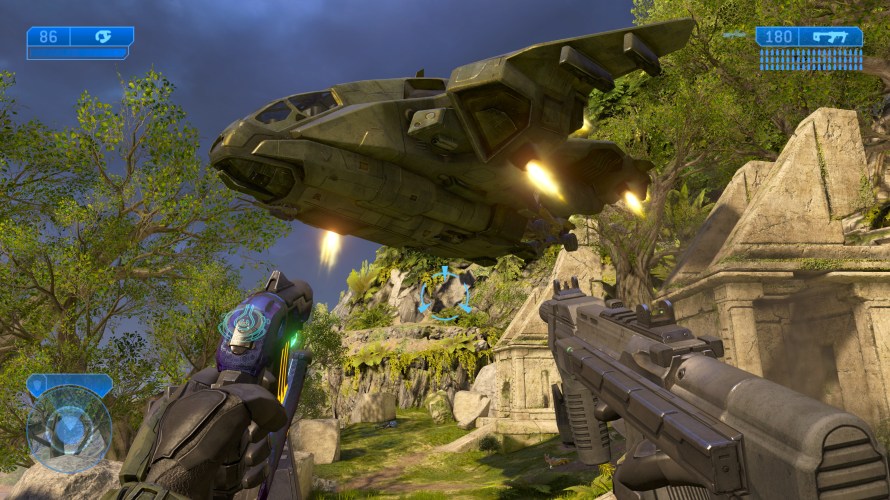Select the plasma rifle weapon icon
The image size is (890, 500).
point(103,36)
